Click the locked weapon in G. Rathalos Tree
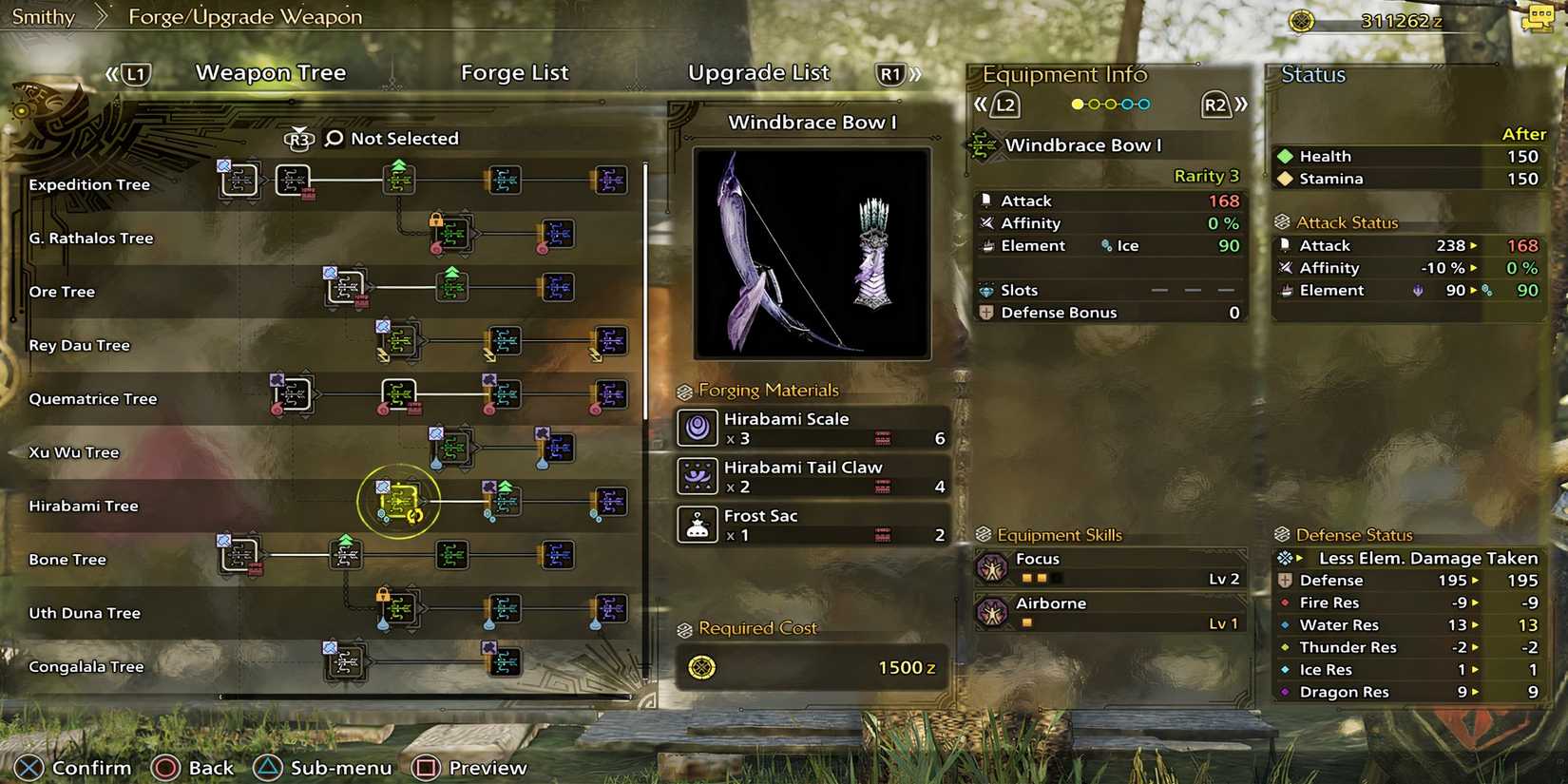The width and height of the screenshot is (1568, 784). coord(451,233)
